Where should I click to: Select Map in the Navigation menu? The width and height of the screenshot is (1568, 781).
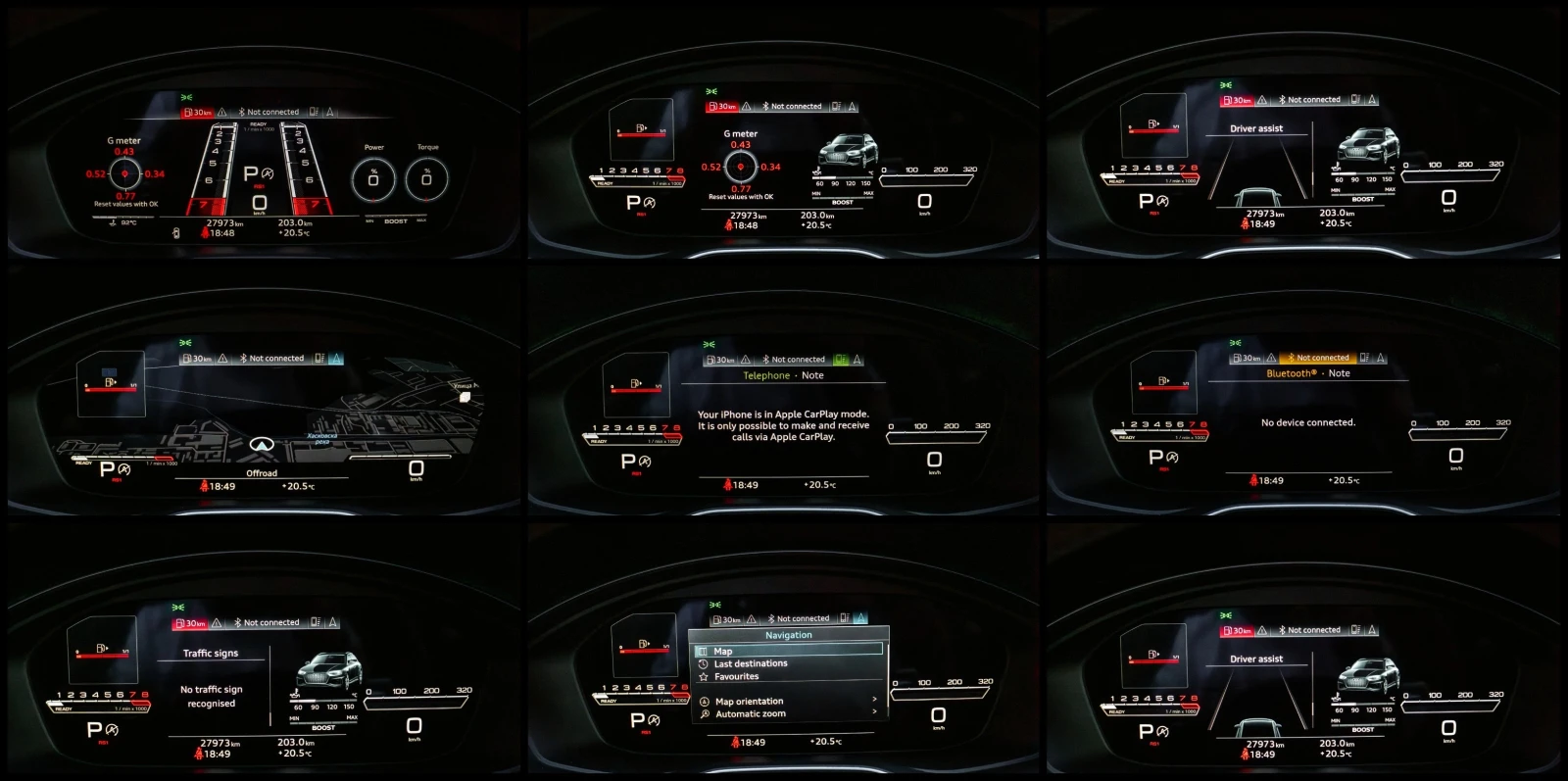click(x=723, y=652)
